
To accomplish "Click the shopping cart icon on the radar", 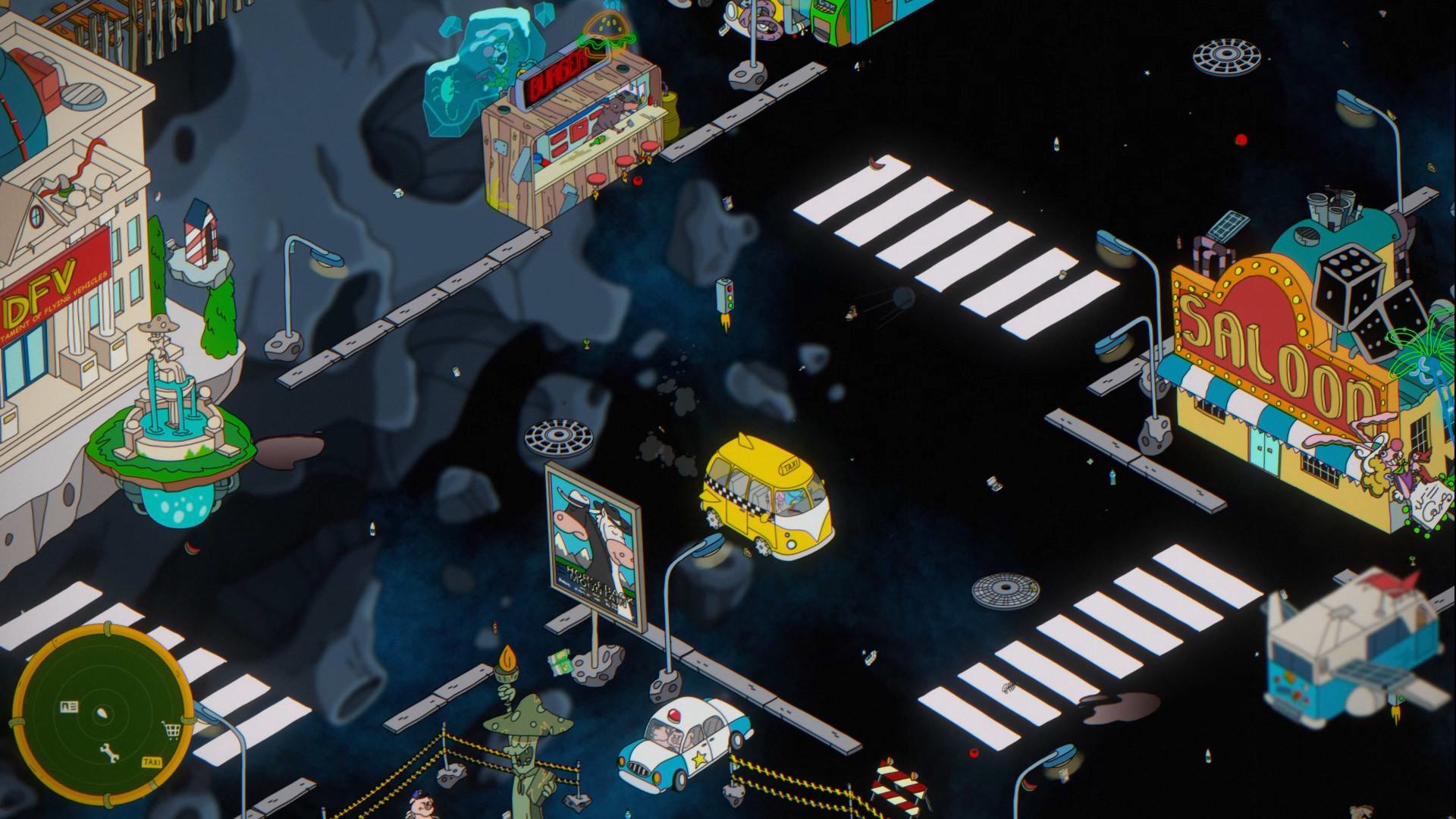I will tap(171, 730).
